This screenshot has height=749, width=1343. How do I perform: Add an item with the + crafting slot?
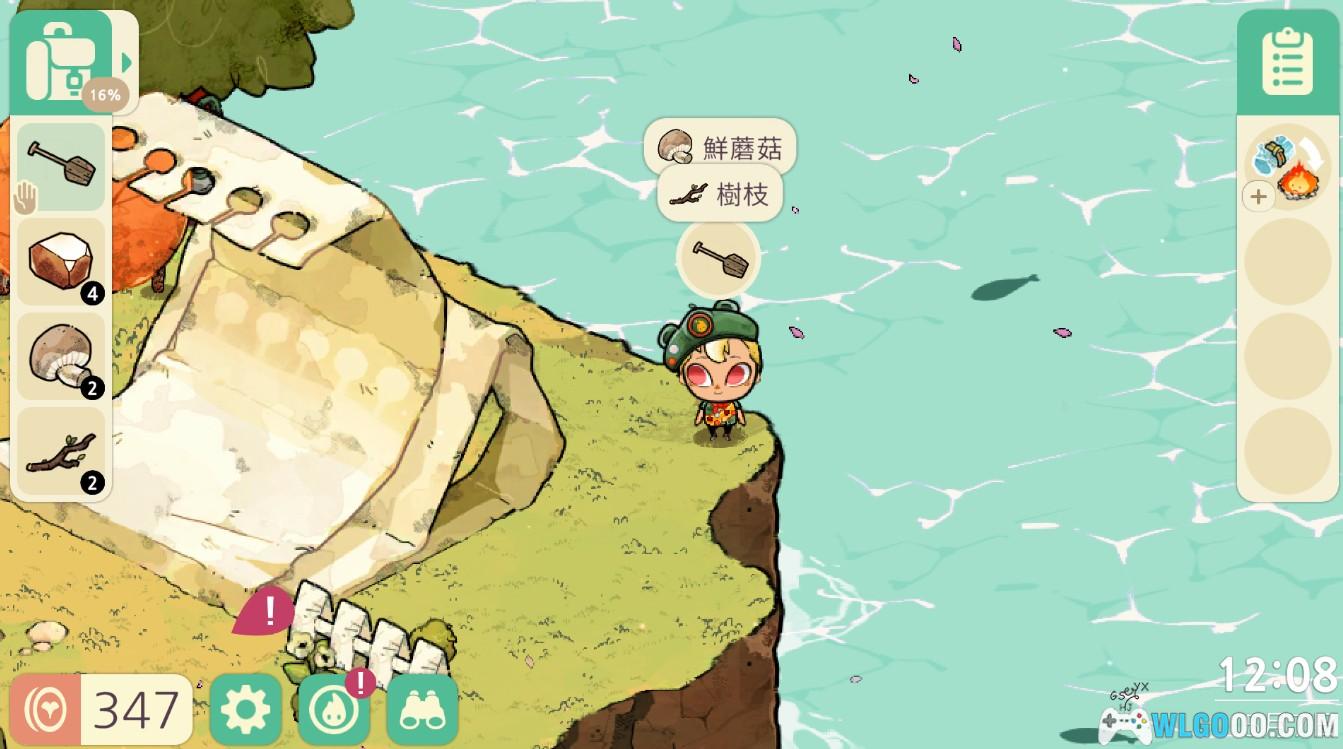[x=1257, y=196]
